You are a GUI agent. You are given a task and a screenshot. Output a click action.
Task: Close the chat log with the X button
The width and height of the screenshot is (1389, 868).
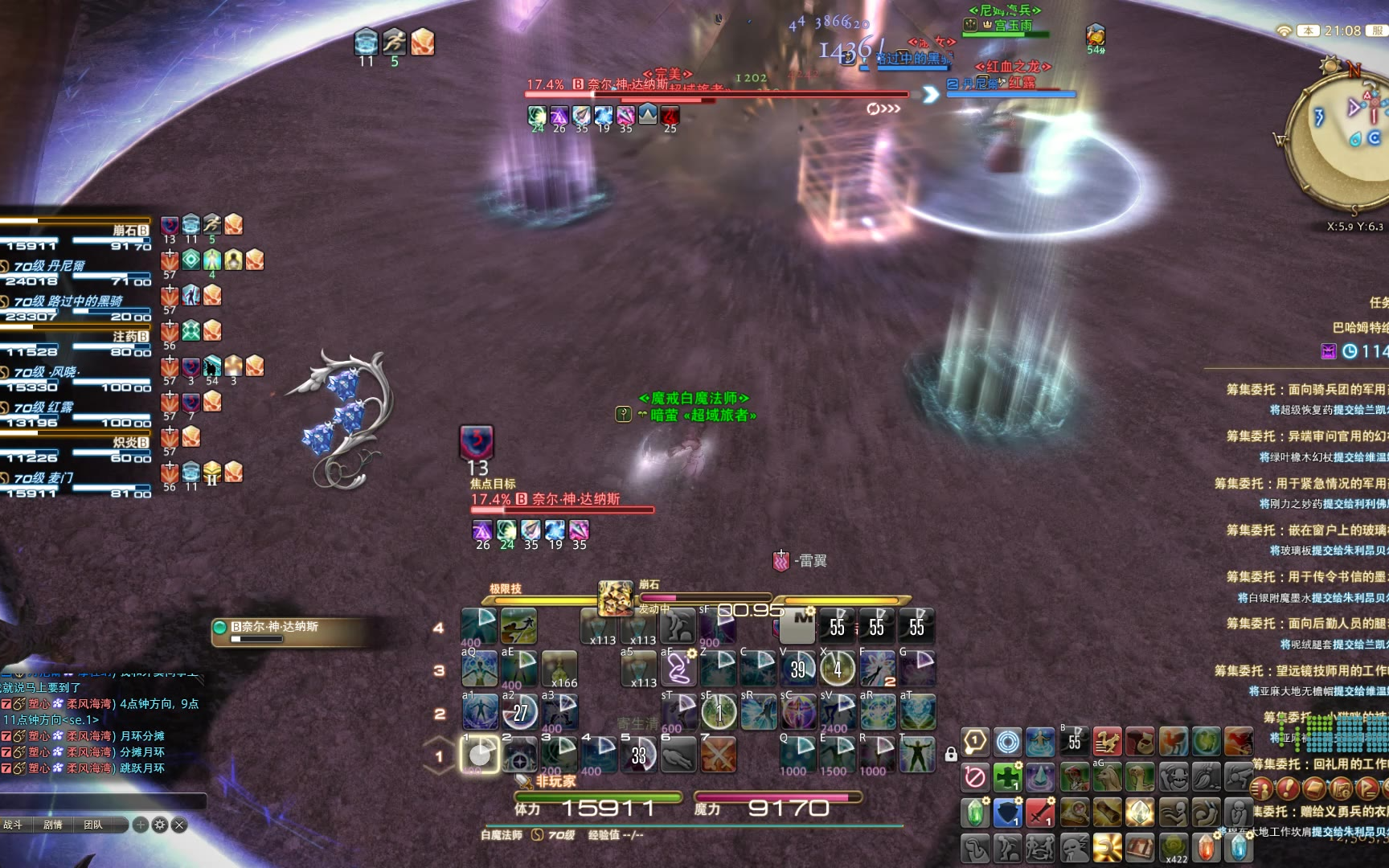179,825
